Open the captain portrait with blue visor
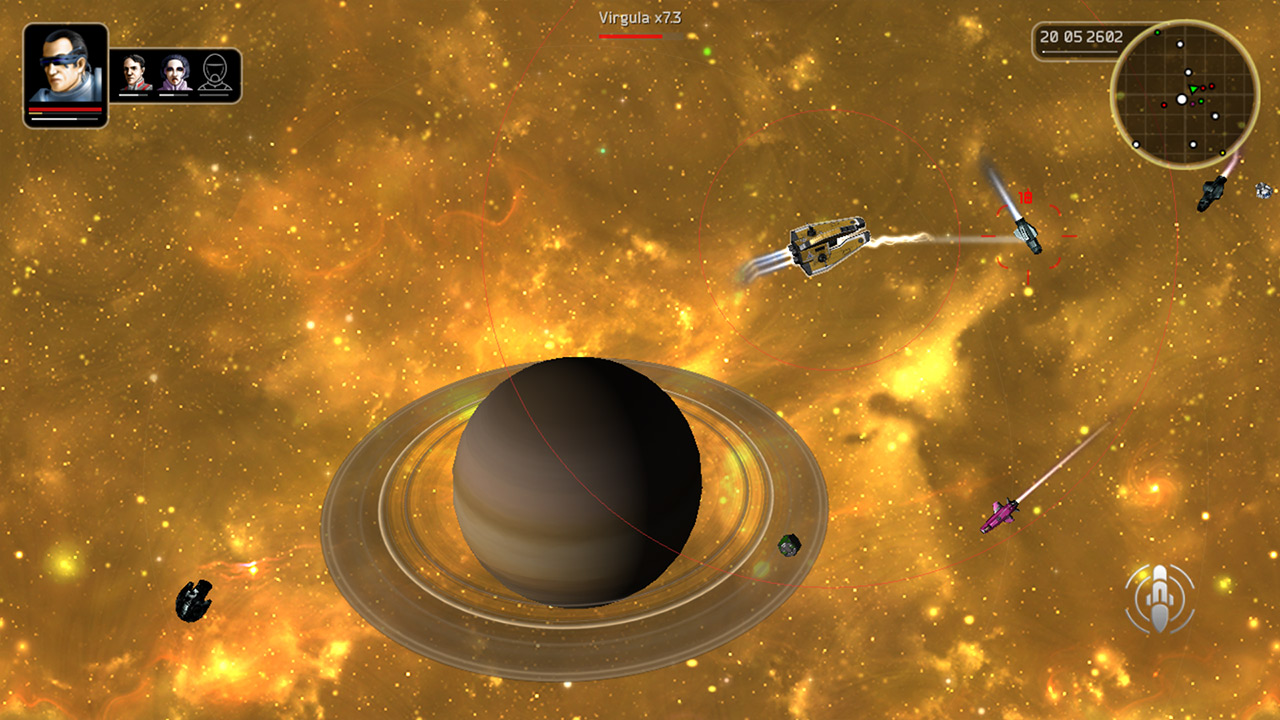This screenshot has height=720, width=1280. coord(65,72)
